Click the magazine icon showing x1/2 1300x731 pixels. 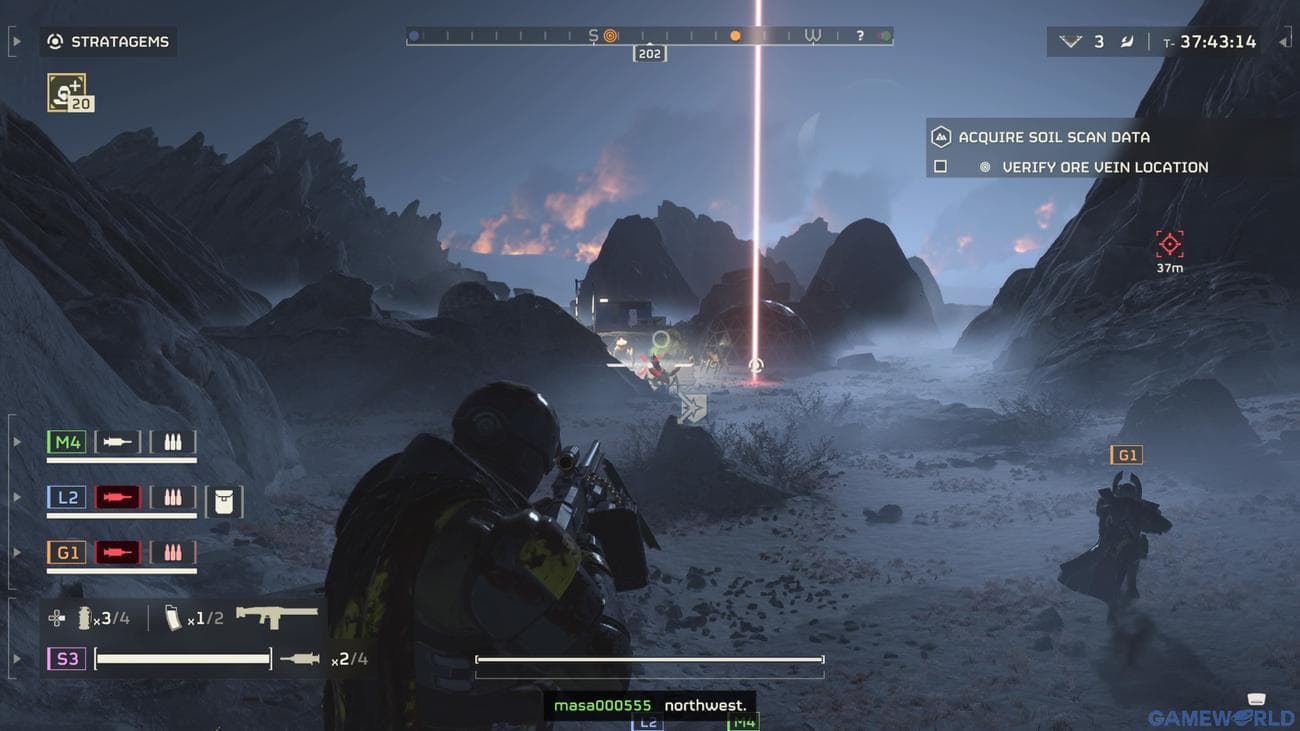coord(172,617)
